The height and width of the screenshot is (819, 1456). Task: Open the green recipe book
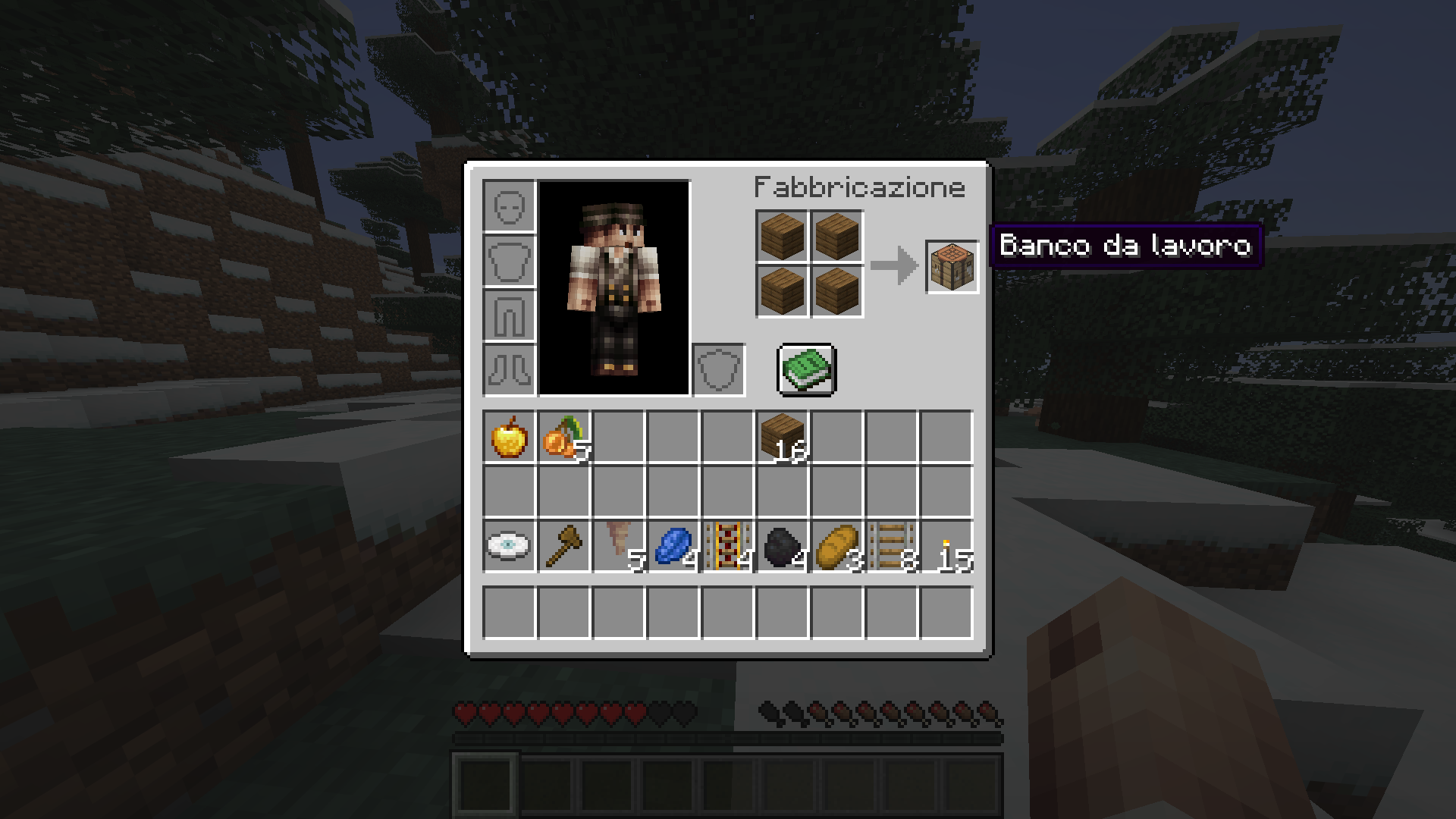point(806,370)
